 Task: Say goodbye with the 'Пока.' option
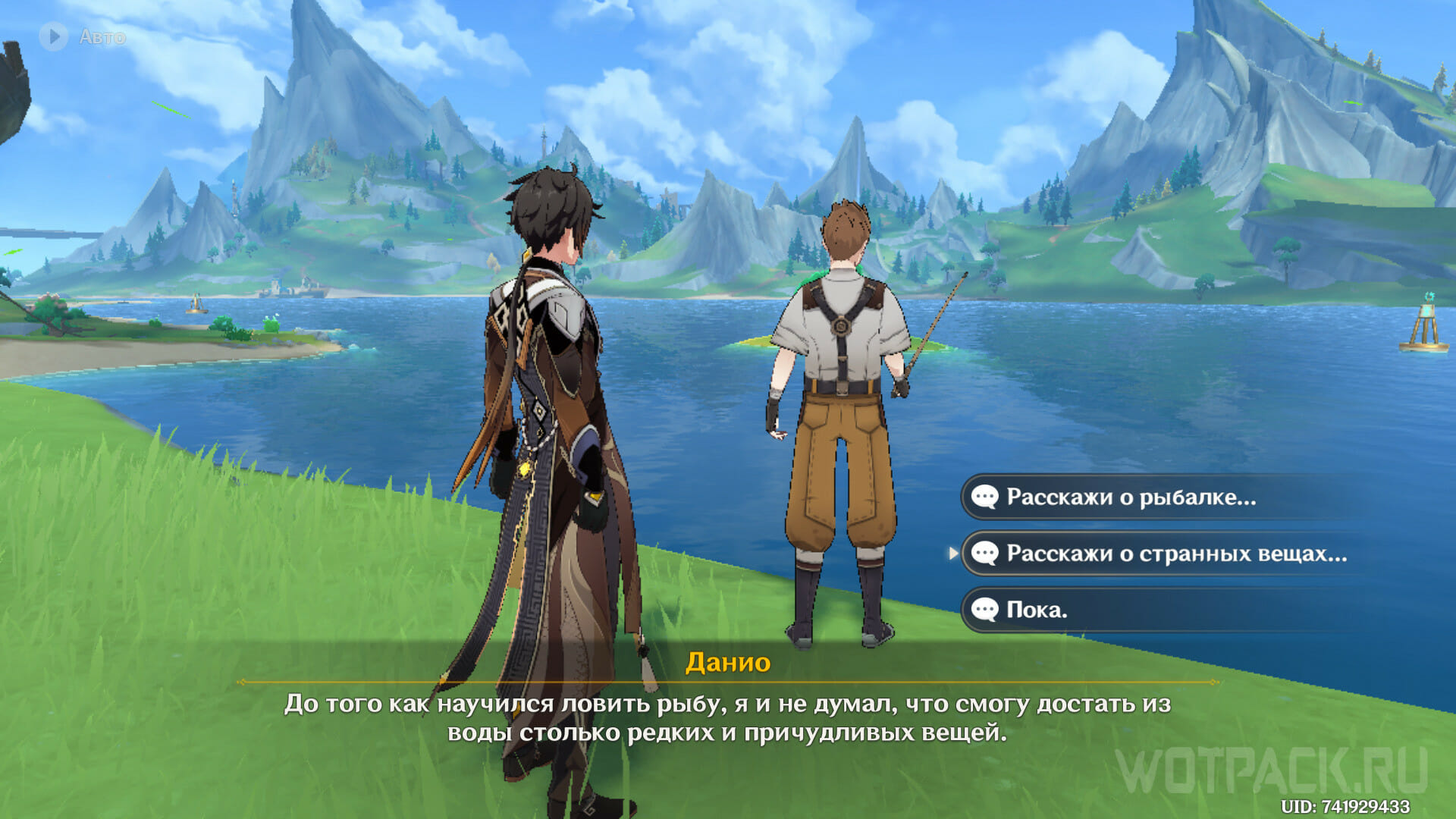[x=1036, y=610]
